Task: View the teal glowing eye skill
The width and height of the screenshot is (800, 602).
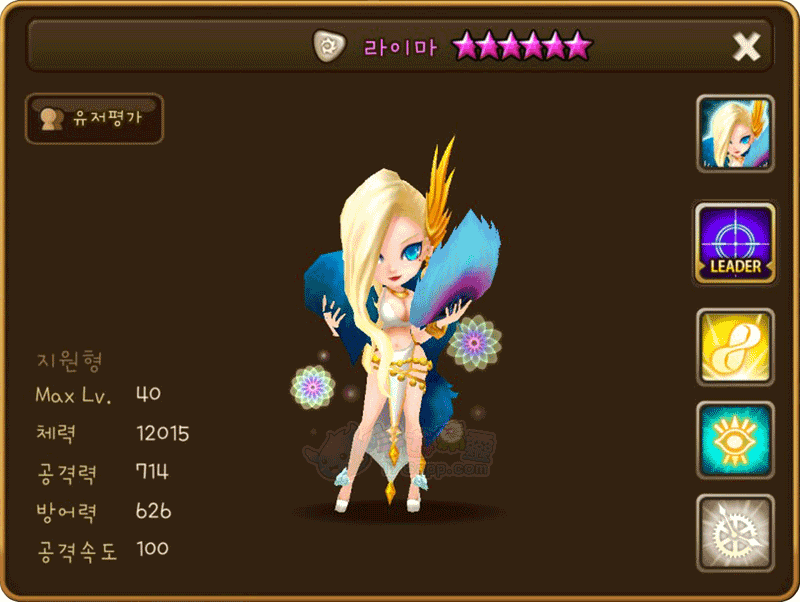Action: 735,441
